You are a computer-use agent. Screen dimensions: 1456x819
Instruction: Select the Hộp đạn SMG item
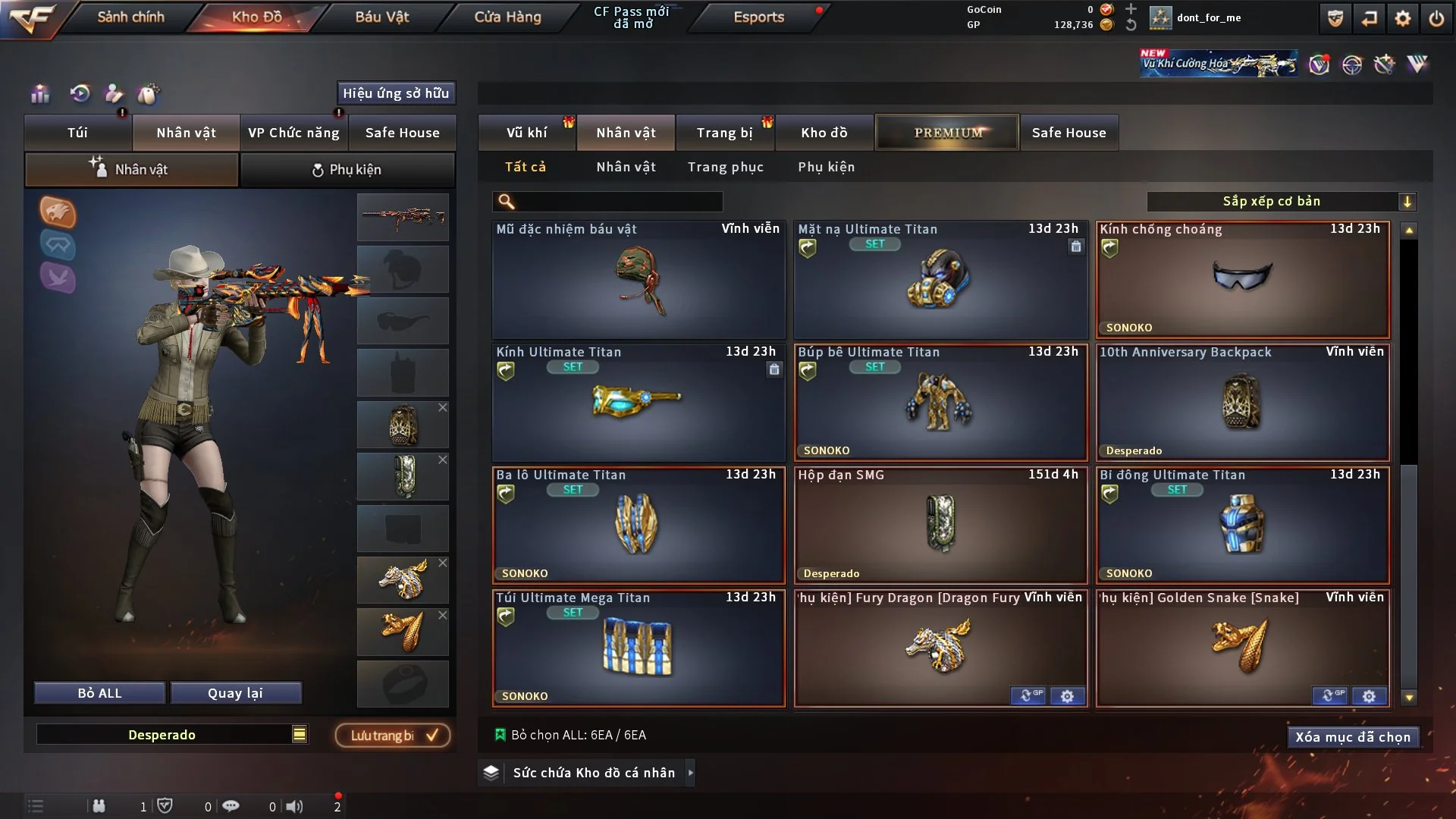940,525
